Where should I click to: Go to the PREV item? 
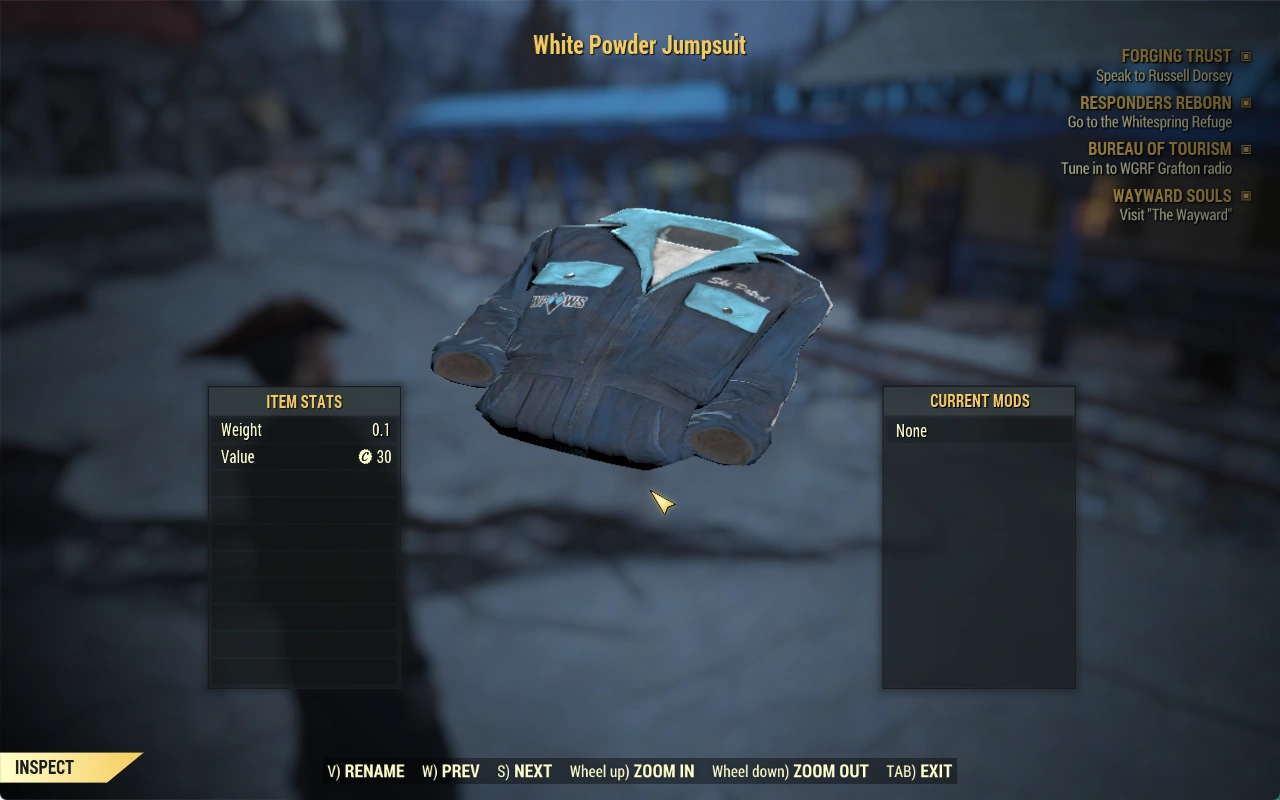[x=451, y=771]
